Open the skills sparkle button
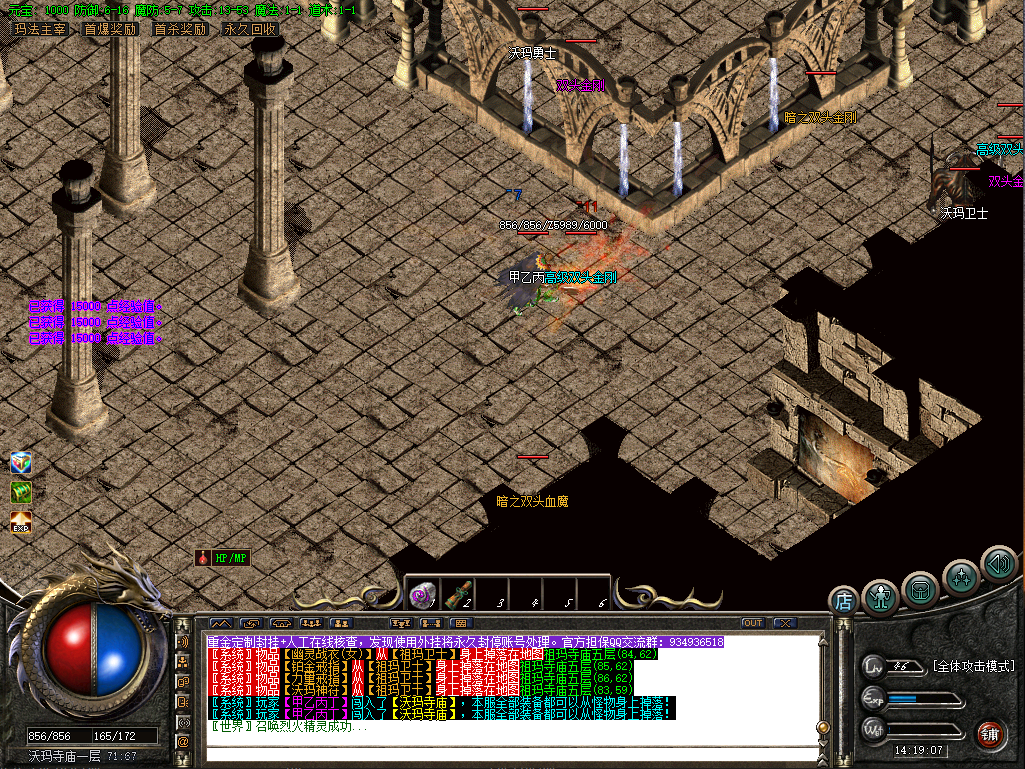Image resolution: width=1025 pixels, height=769 pixels. pos(961,576)
